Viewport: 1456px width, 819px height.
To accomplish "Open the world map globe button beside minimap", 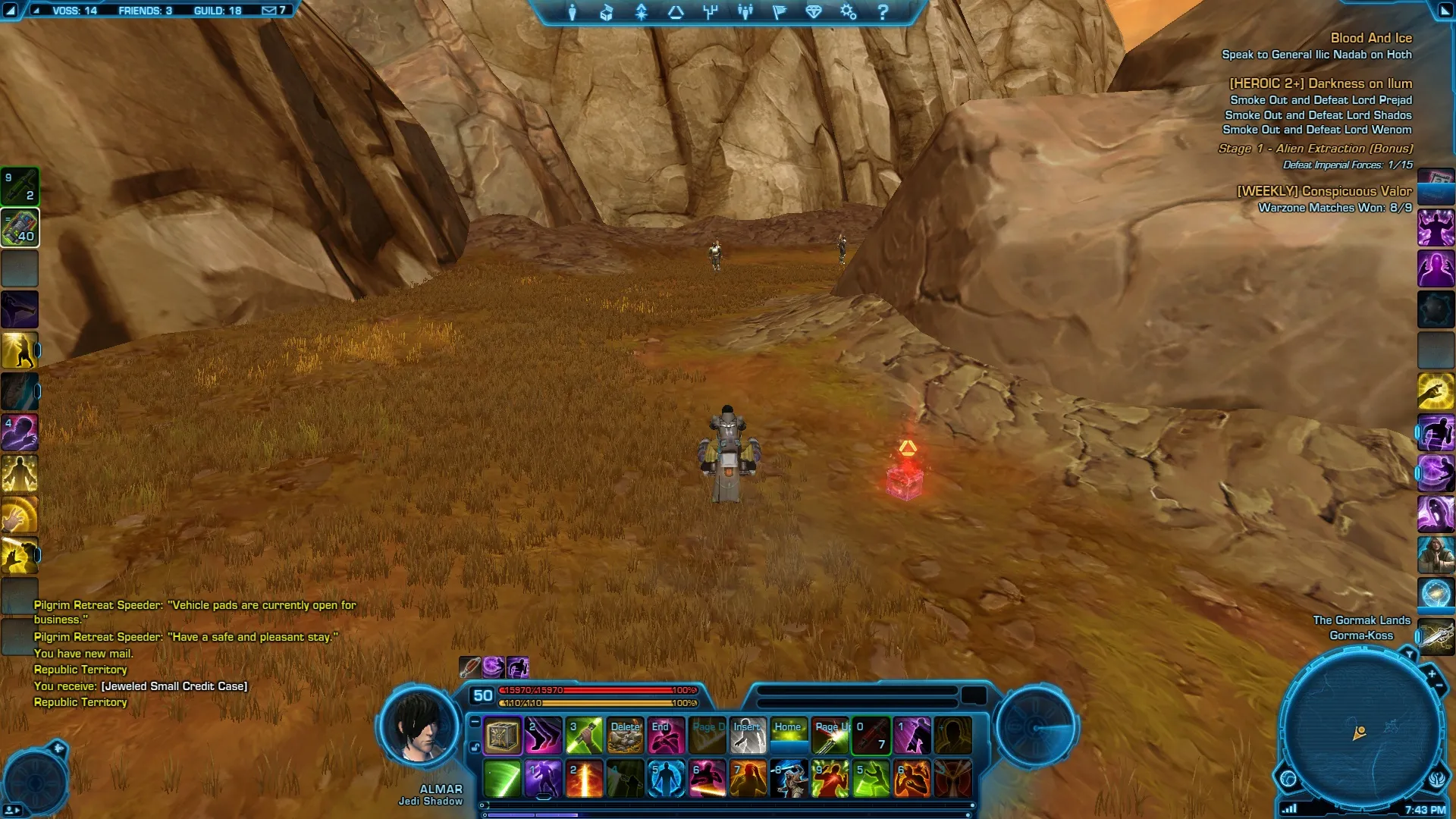I will [x=1288, y=778].
